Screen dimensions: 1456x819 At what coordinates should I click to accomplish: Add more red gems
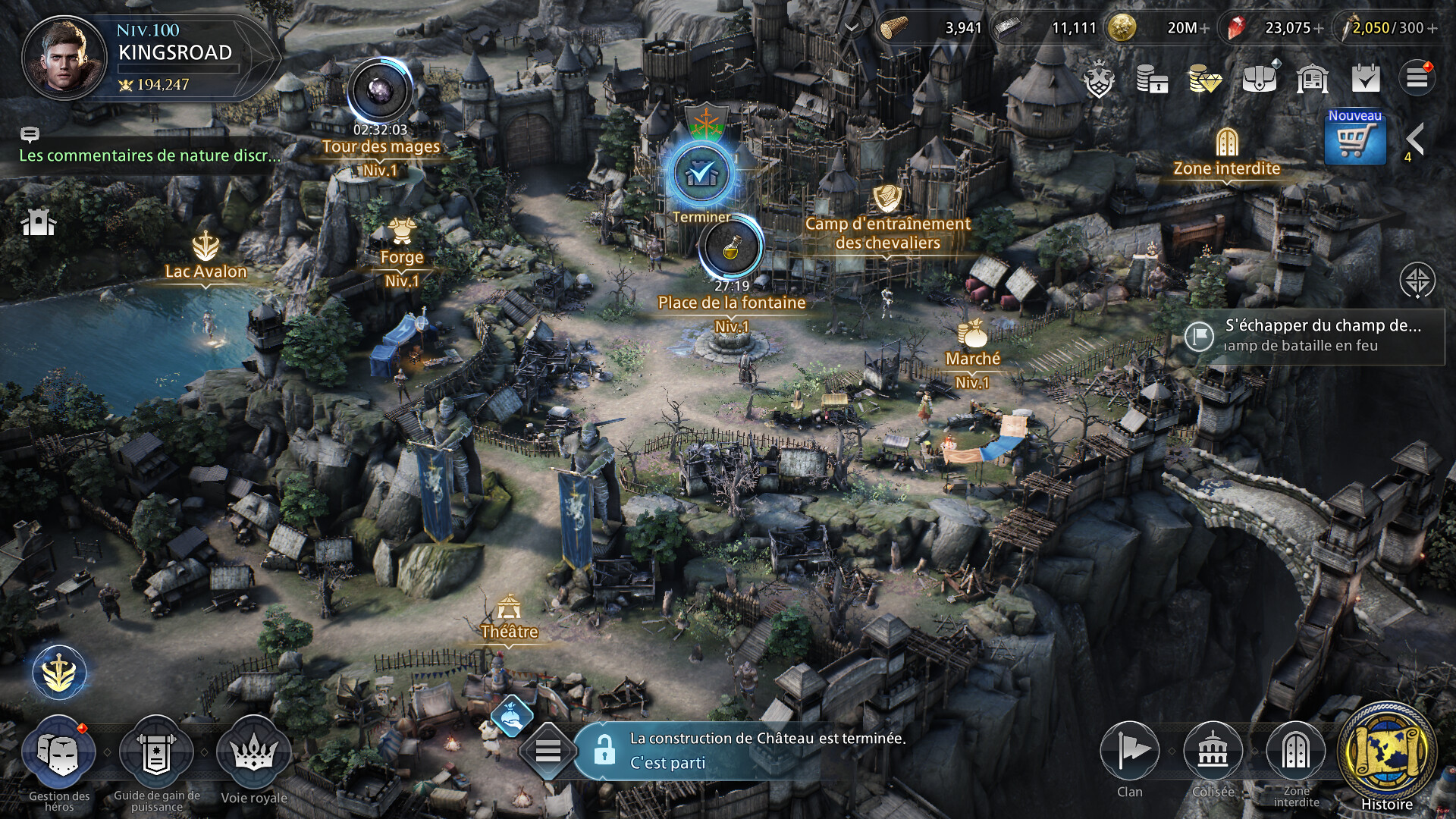pyautogui.click(x=1318, y=29)
